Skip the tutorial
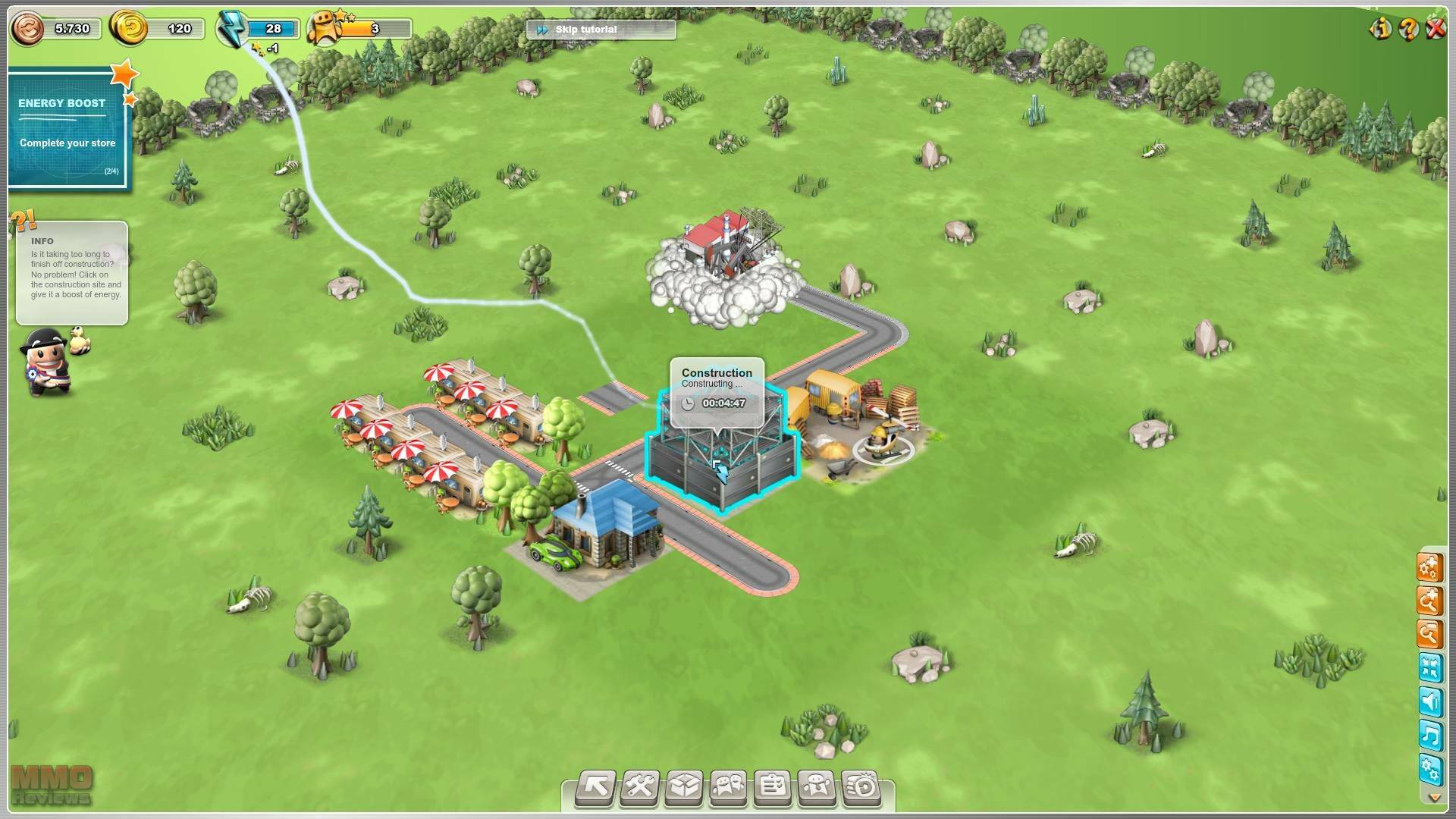The height and width of the screenshot is (819, 1456). pos(600,30)
